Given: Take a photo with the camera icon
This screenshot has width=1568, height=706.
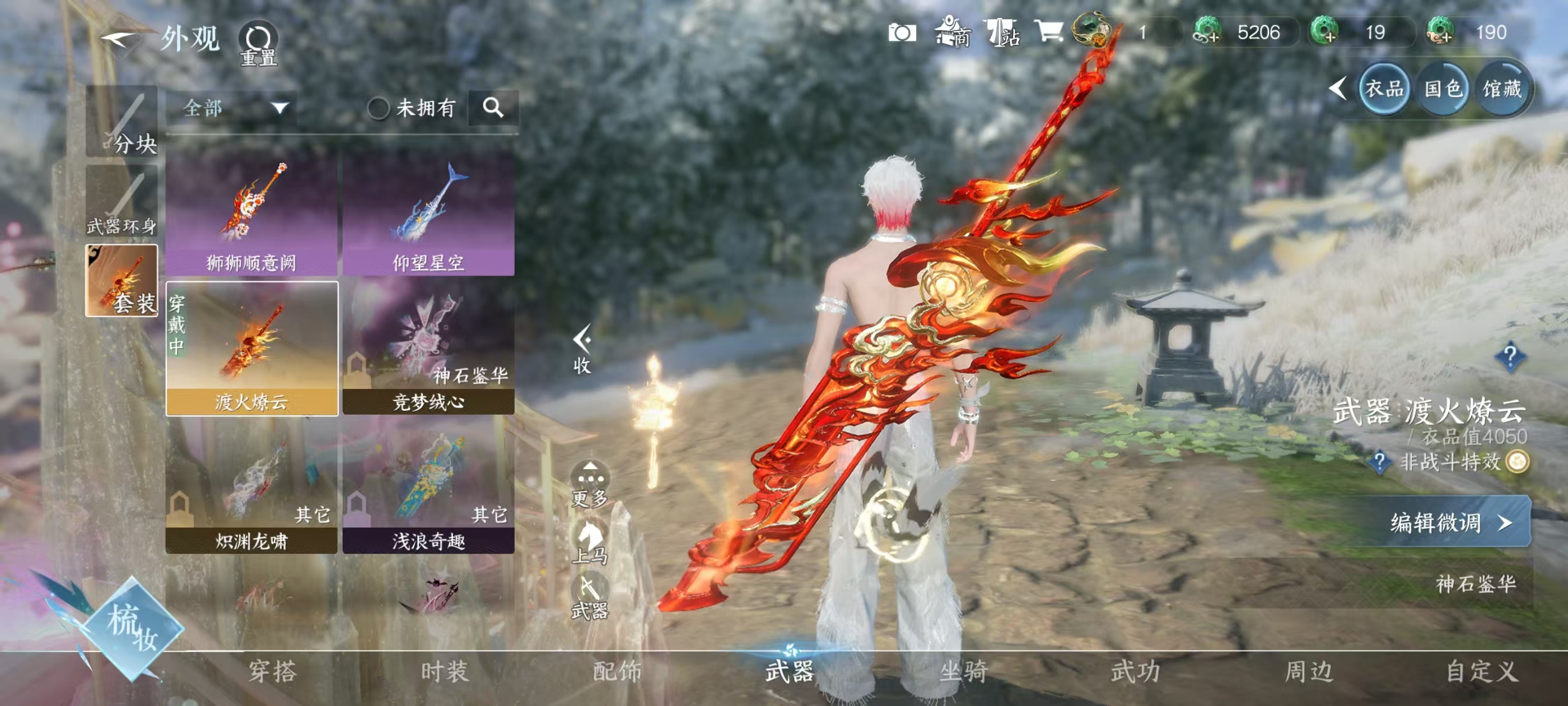Looking at the screenshot, I should point(902,32).
